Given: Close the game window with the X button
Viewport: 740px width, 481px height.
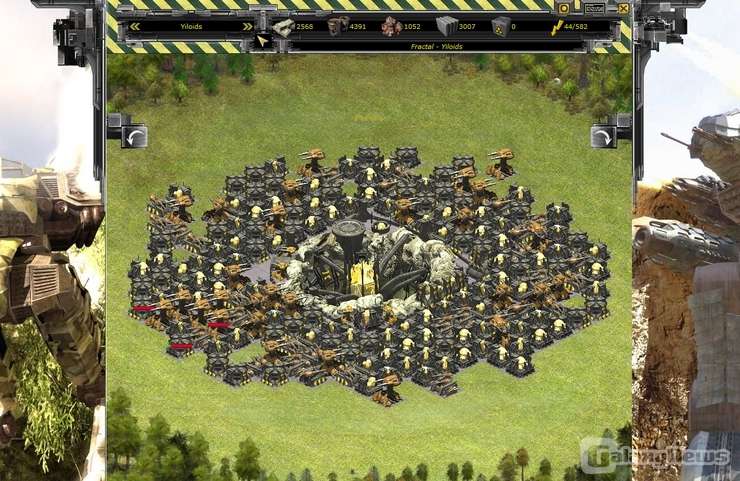Looking at the screenshot, I should click(x=623, y=8).
